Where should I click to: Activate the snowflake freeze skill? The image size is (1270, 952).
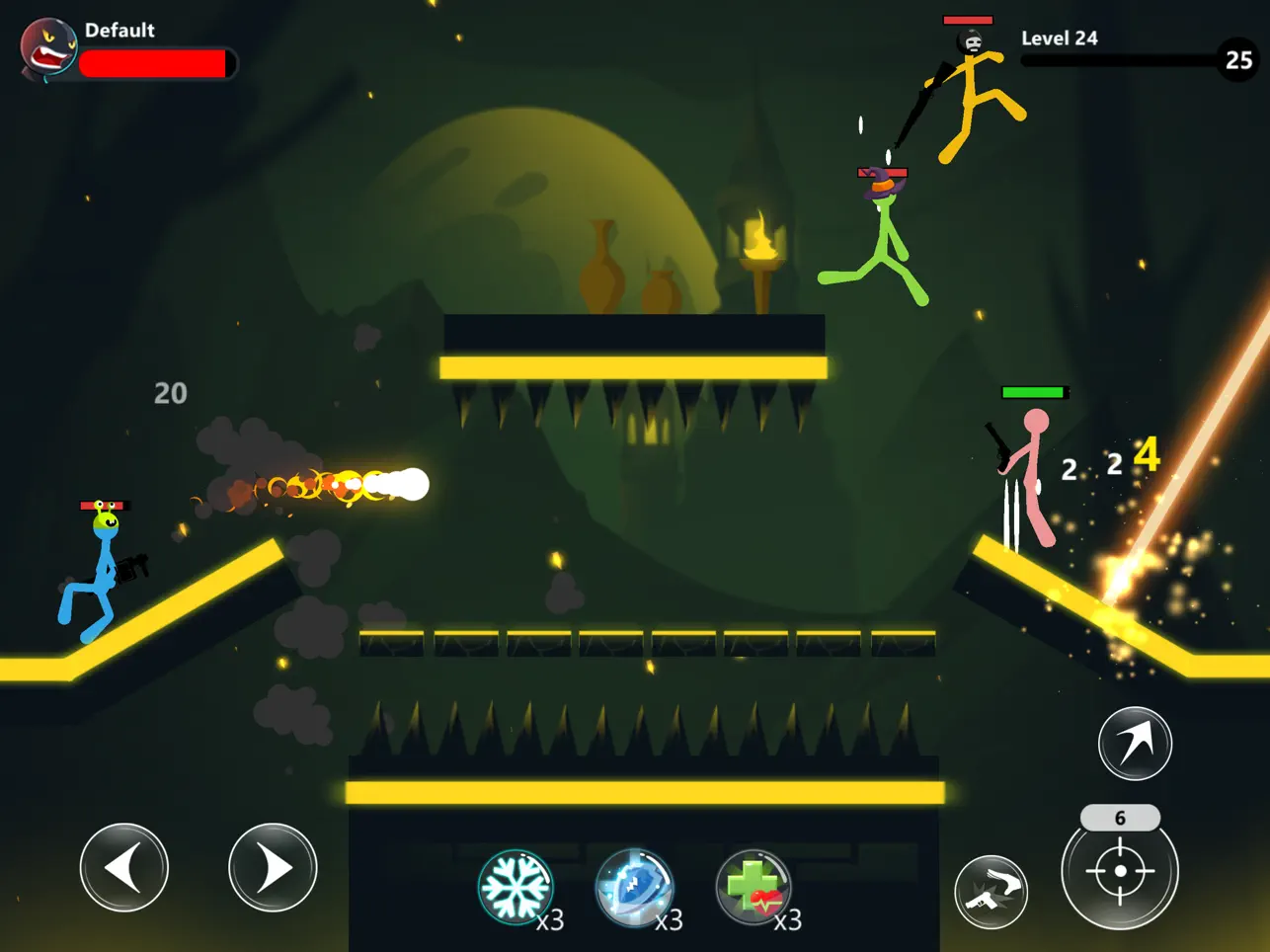coord(516,888)
